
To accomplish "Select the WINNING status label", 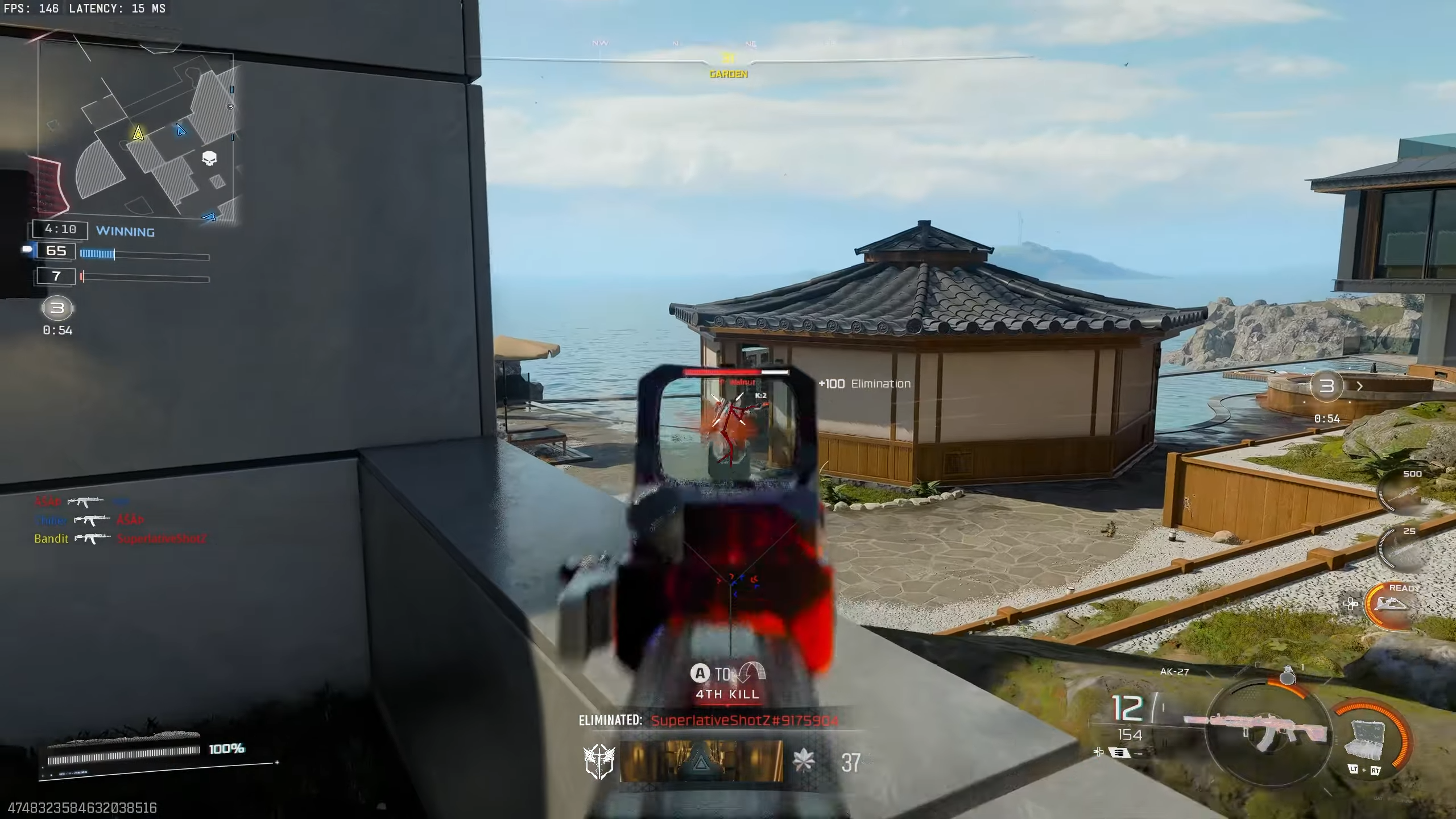I will click(x=126, y=231).
